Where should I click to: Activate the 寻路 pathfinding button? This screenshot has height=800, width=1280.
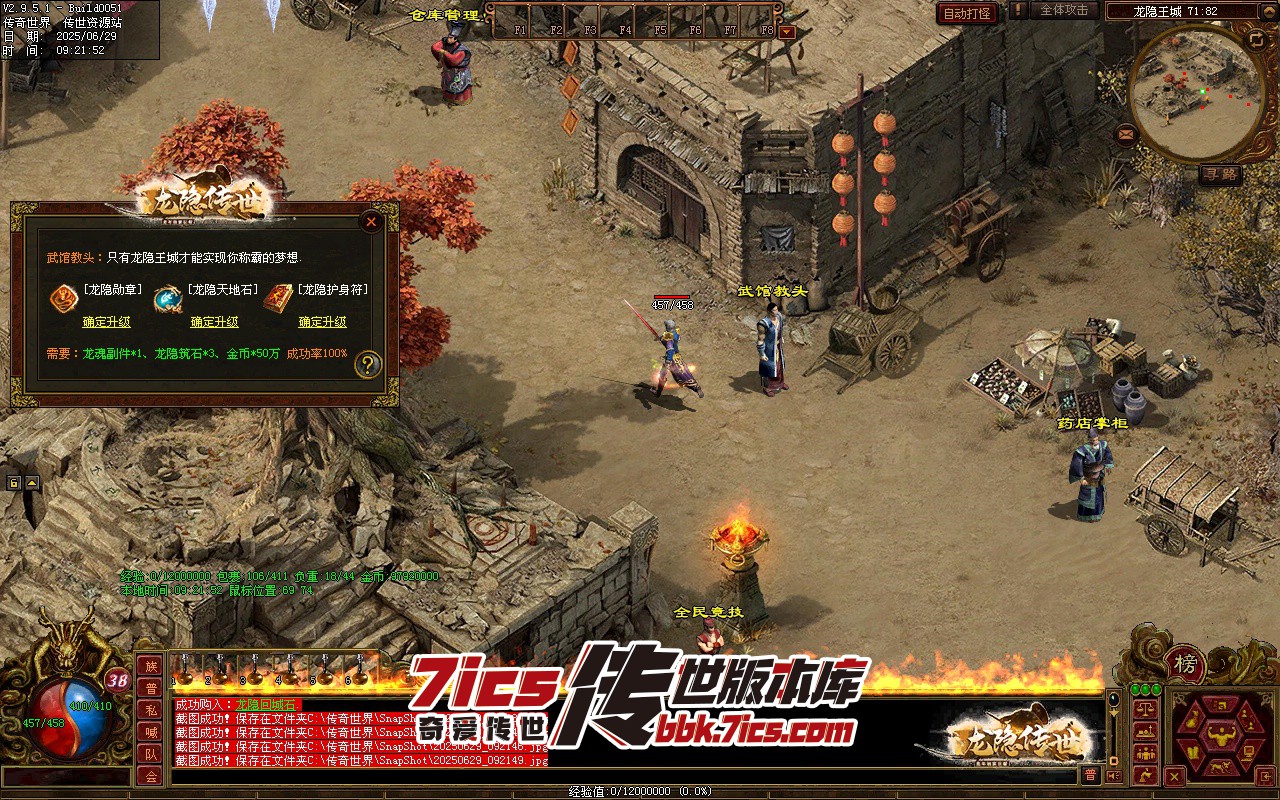click(x=1221, y=173)
